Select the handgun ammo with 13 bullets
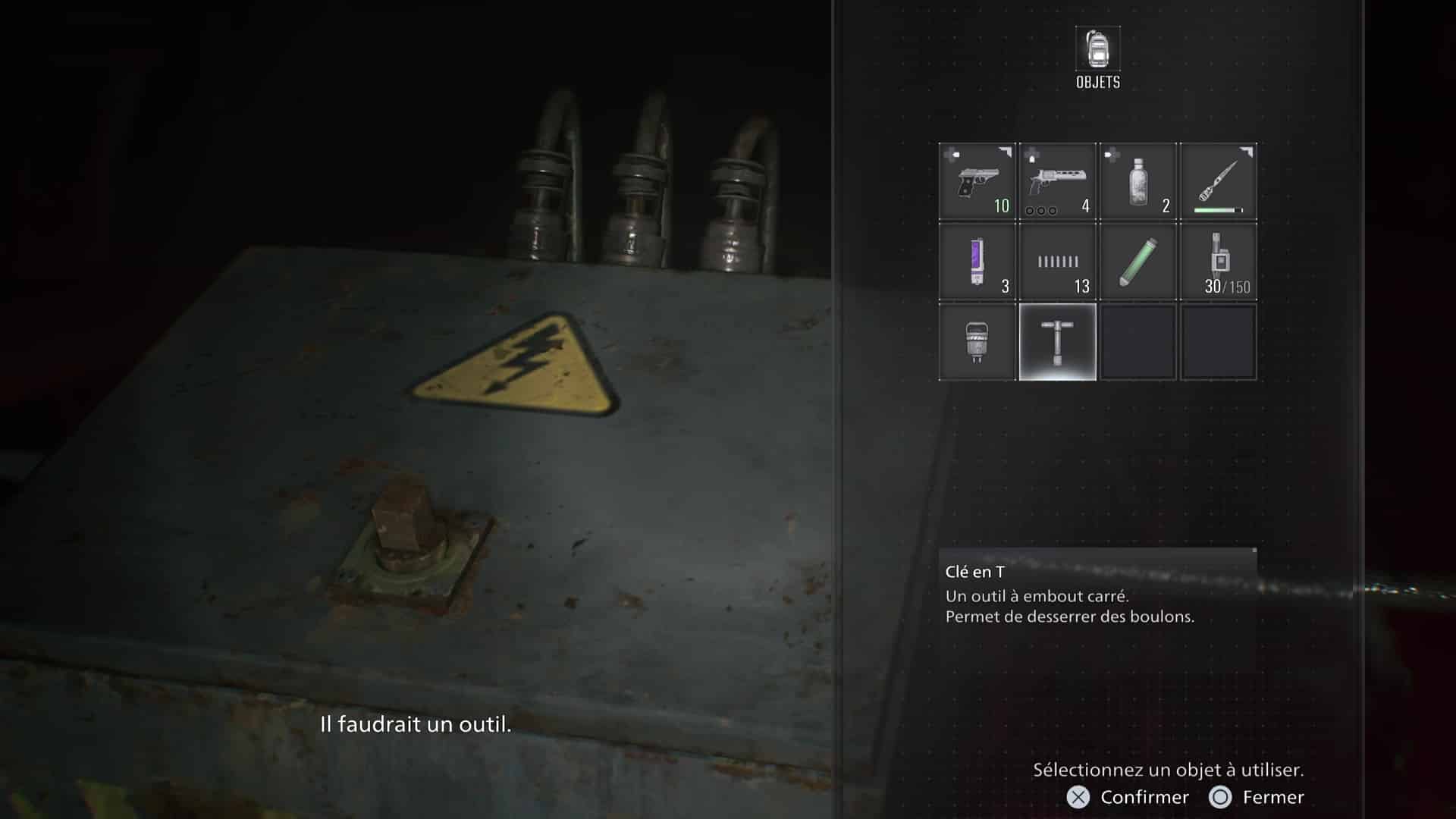Viewport: 1456px width, 819px height. point(1057,262)
